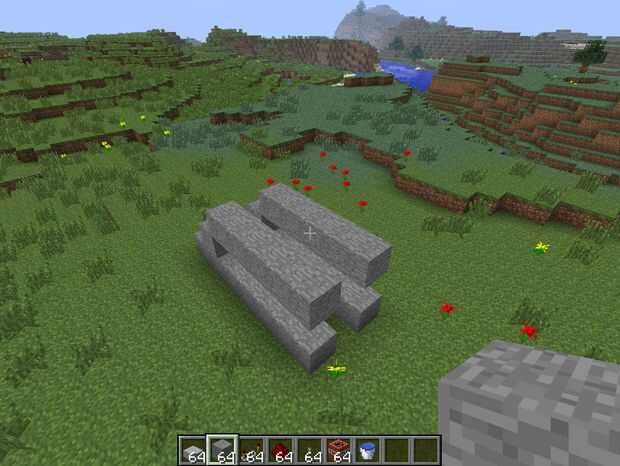Select the highlighted stone block hotbar slot
Screen dimensions: 620x466
click(222, 449)
